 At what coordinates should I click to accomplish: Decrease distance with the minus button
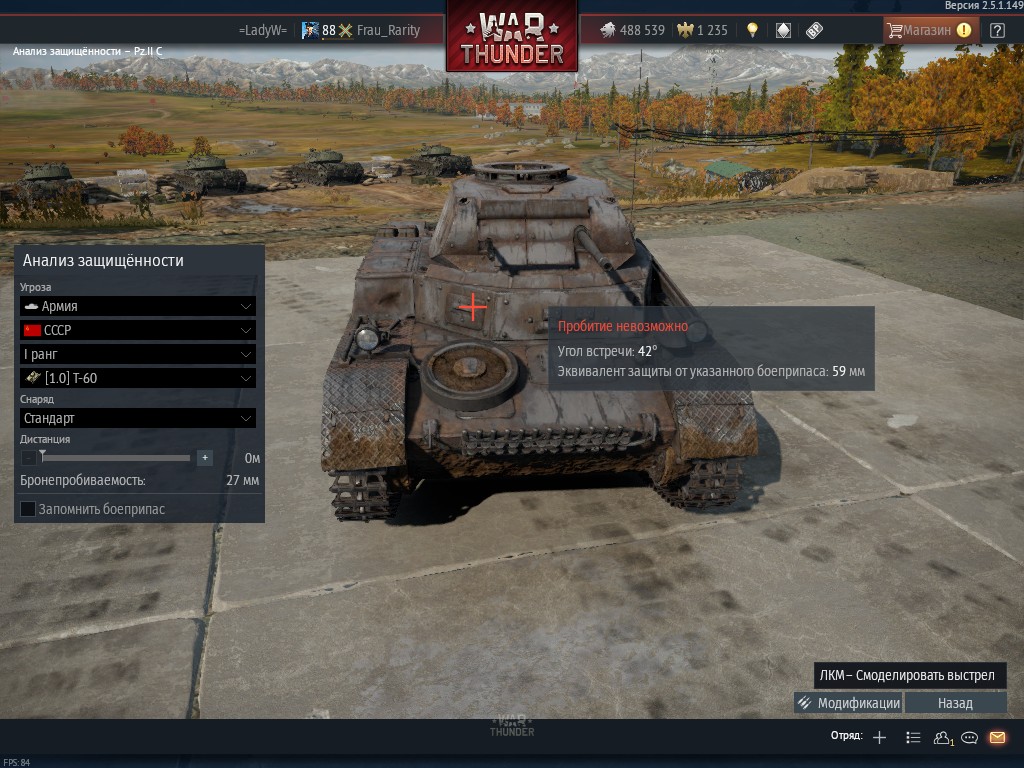[28, 458]
